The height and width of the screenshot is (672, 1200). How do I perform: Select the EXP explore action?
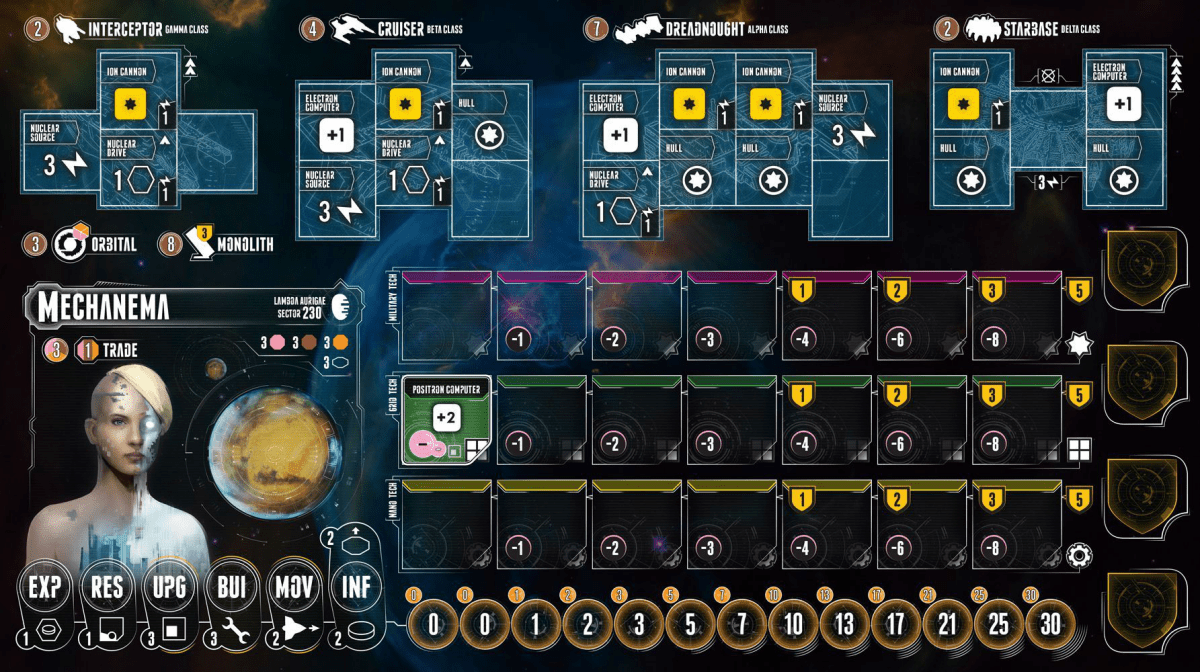coord(44,587)
